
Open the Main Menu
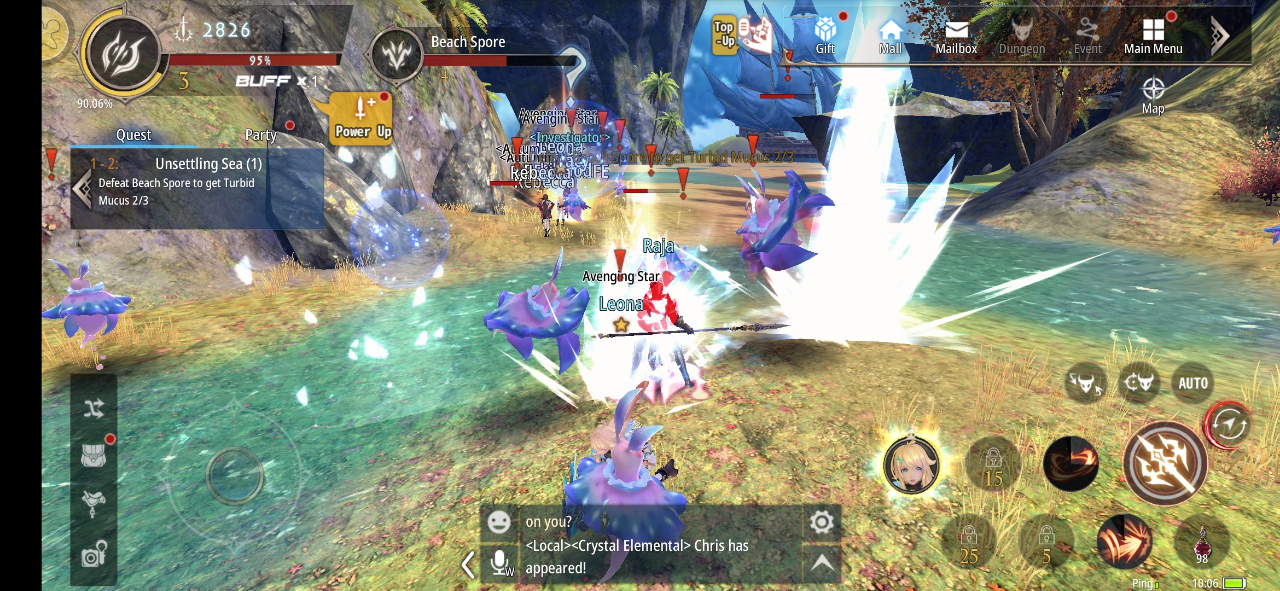tap(1152, 36)
